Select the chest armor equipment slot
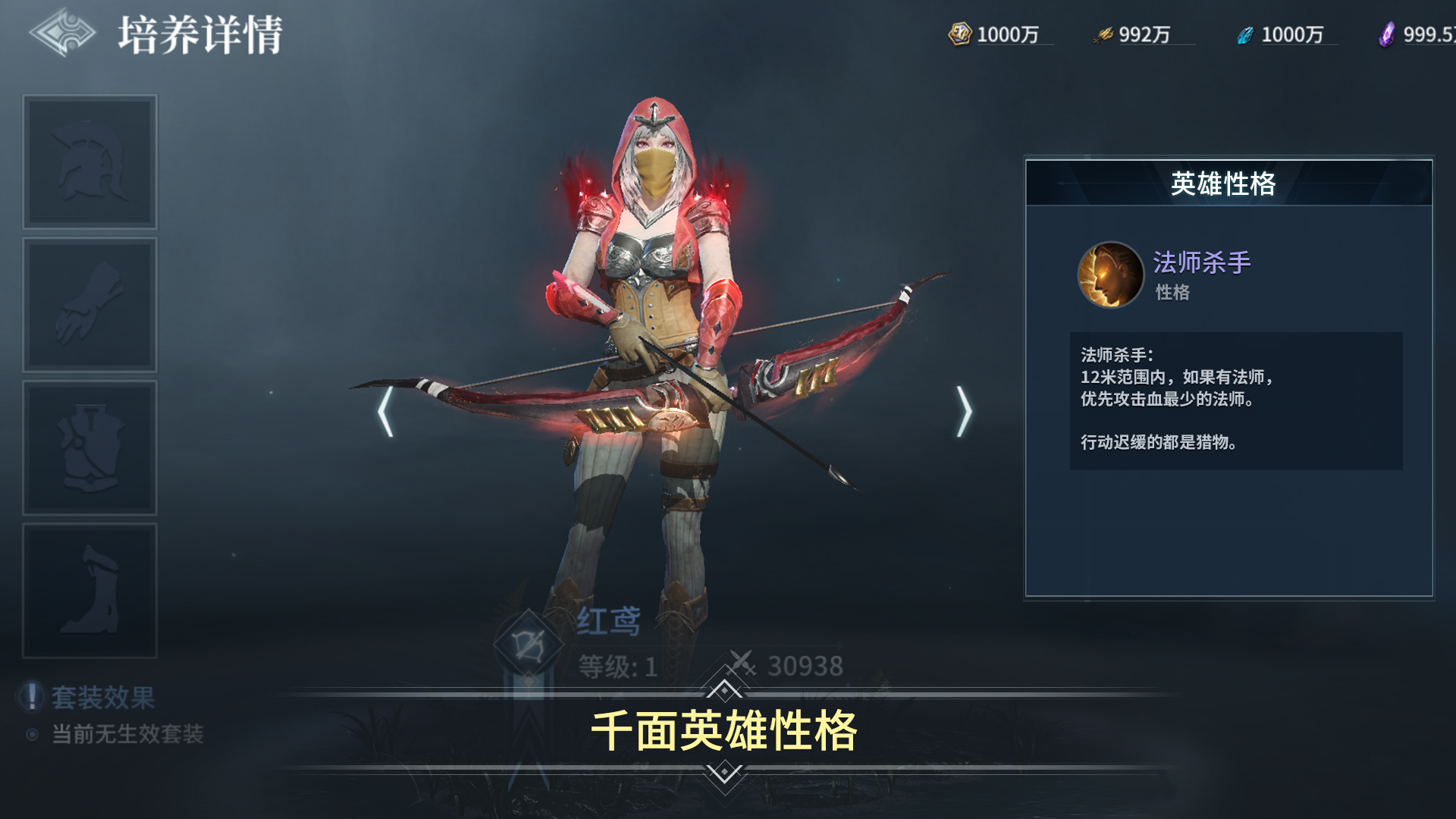Viewport: 1456px width, 819px height. click(89, 446)
